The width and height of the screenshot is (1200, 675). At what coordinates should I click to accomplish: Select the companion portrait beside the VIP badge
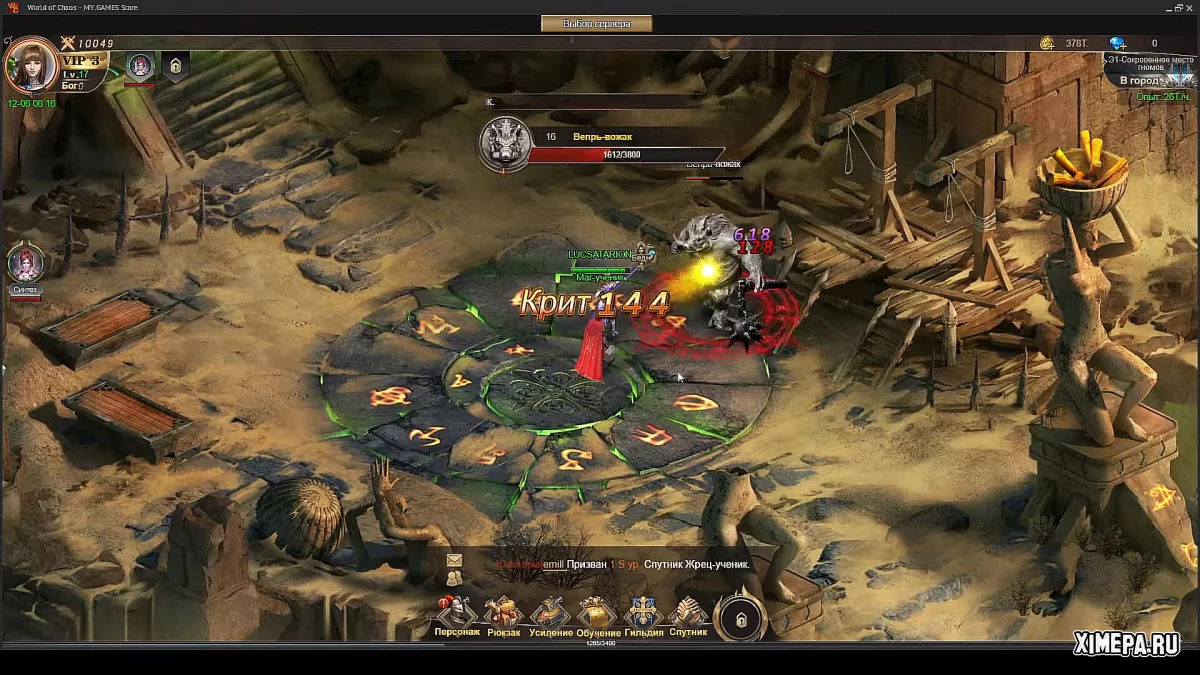point(140,66)
